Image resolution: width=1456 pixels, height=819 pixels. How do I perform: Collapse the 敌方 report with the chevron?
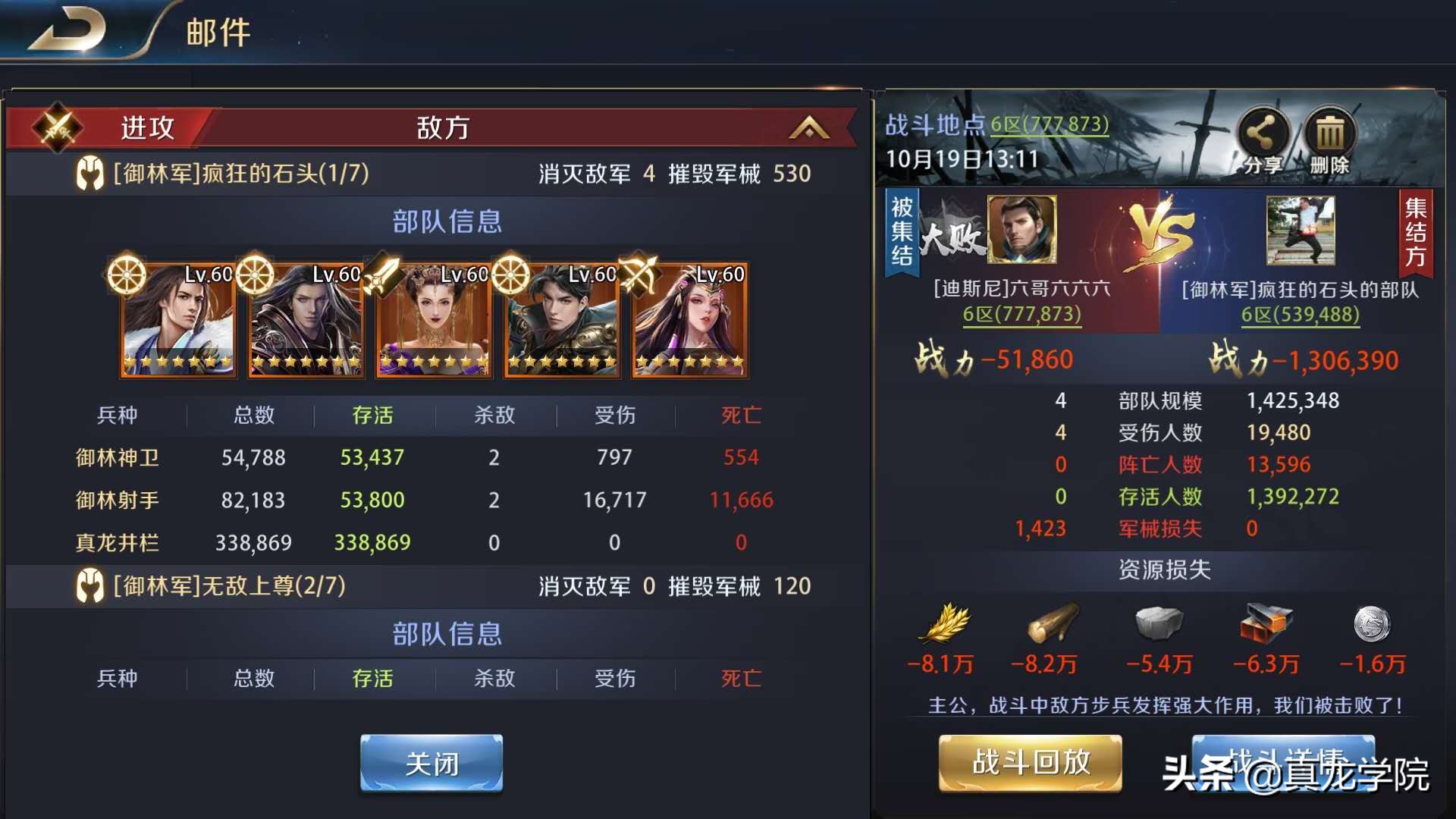(x=808, y=127)
